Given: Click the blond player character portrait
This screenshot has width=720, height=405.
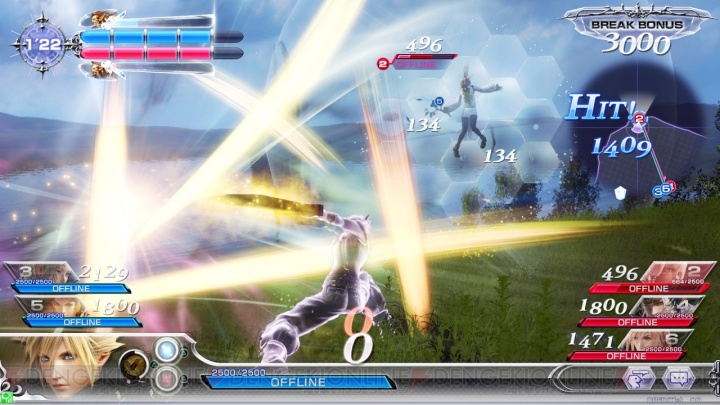Looking at the screenshot, I should [x=49, y=367].
